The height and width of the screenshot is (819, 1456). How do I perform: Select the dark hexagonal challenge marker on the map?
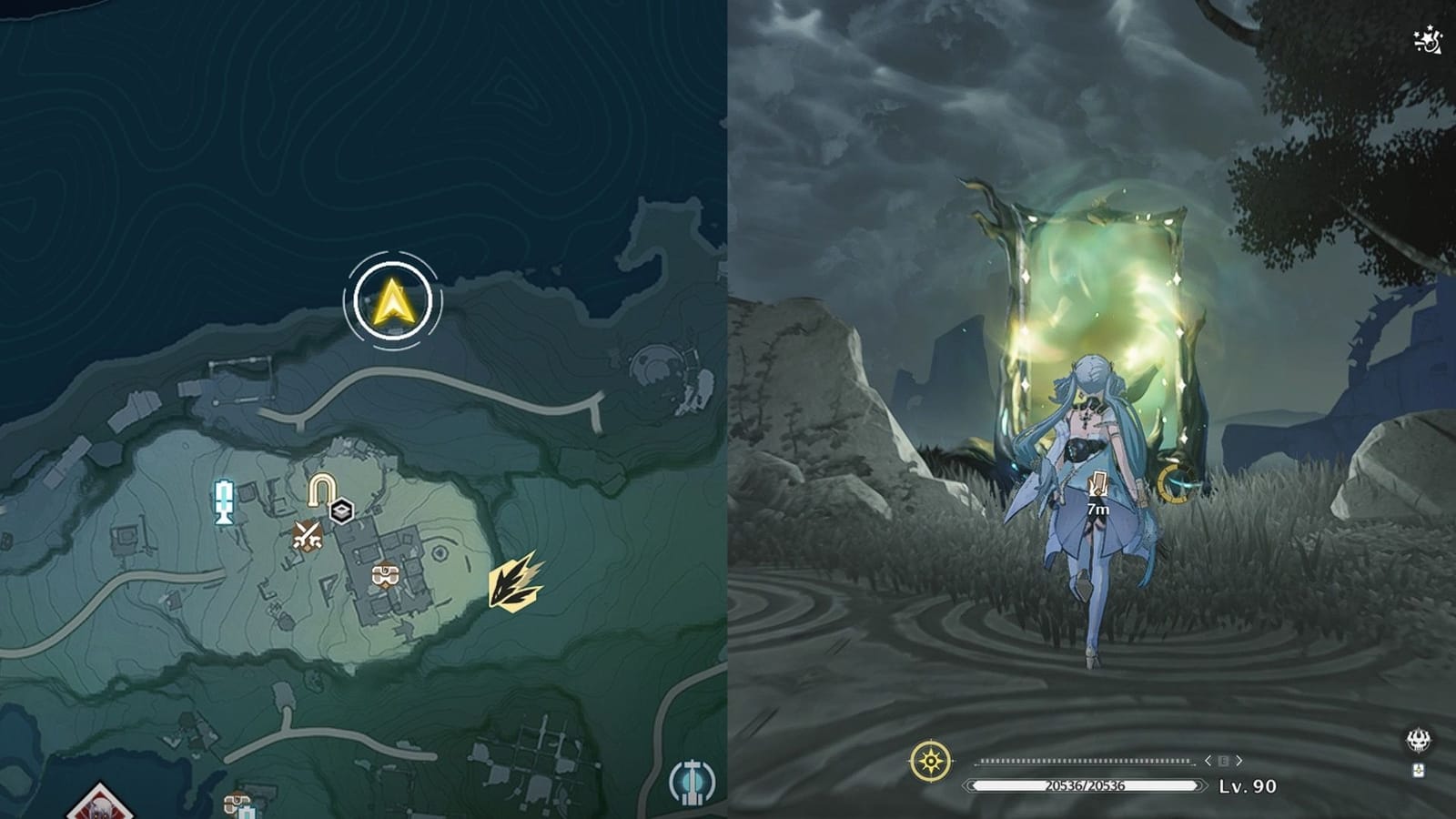(341, 511)
